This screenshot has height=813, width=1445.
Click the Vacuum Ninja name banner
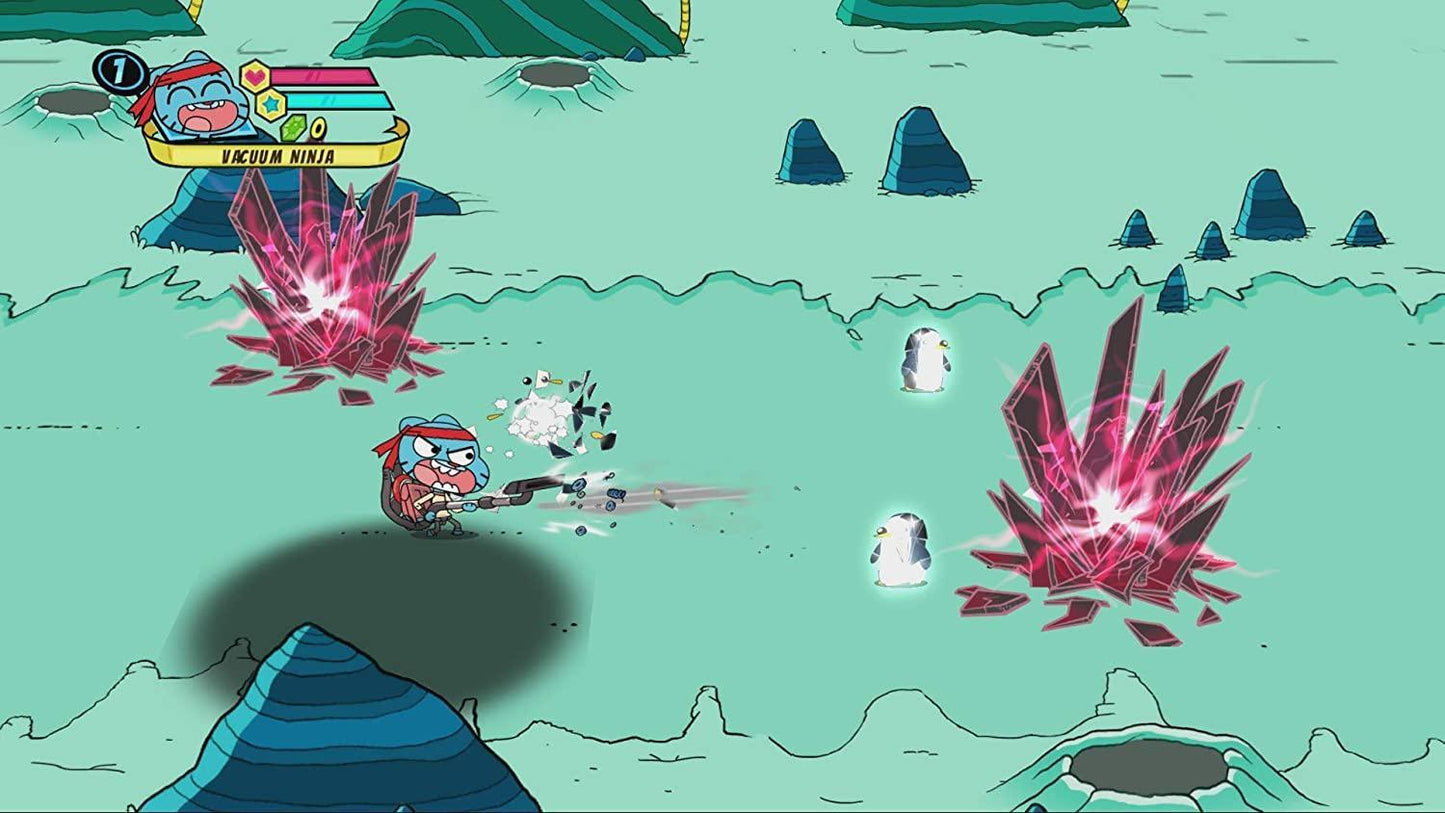277,155
